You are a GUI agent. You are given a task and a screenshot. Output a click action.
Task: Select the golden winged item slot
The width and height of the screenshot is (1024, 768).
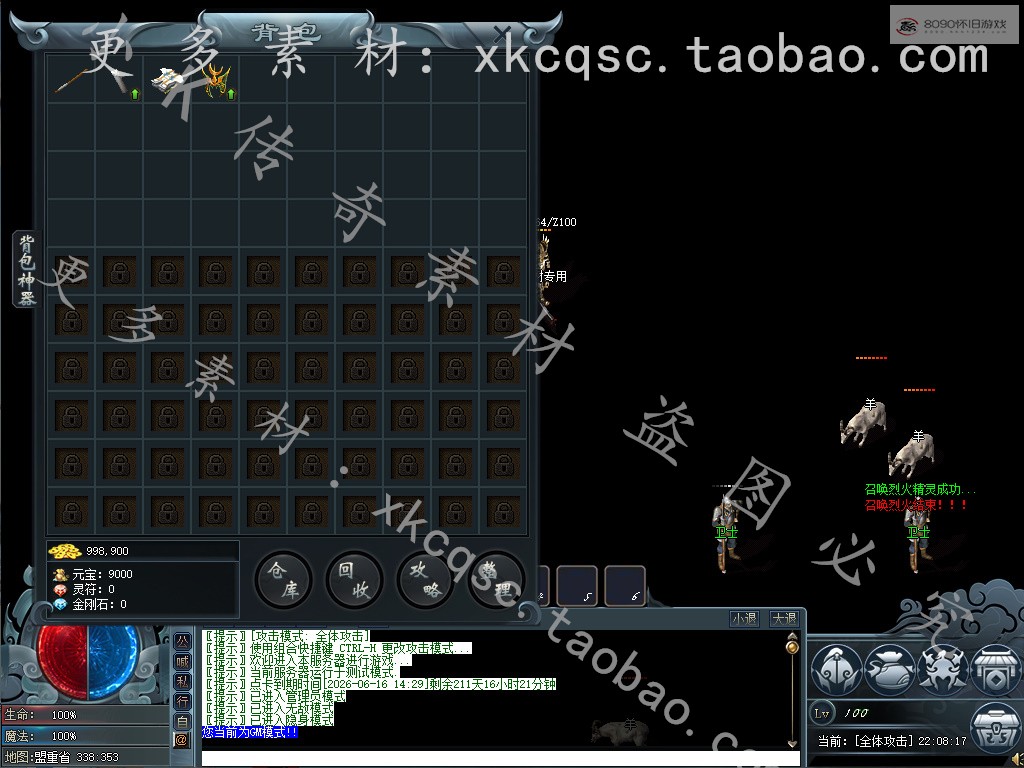[216, 79]
